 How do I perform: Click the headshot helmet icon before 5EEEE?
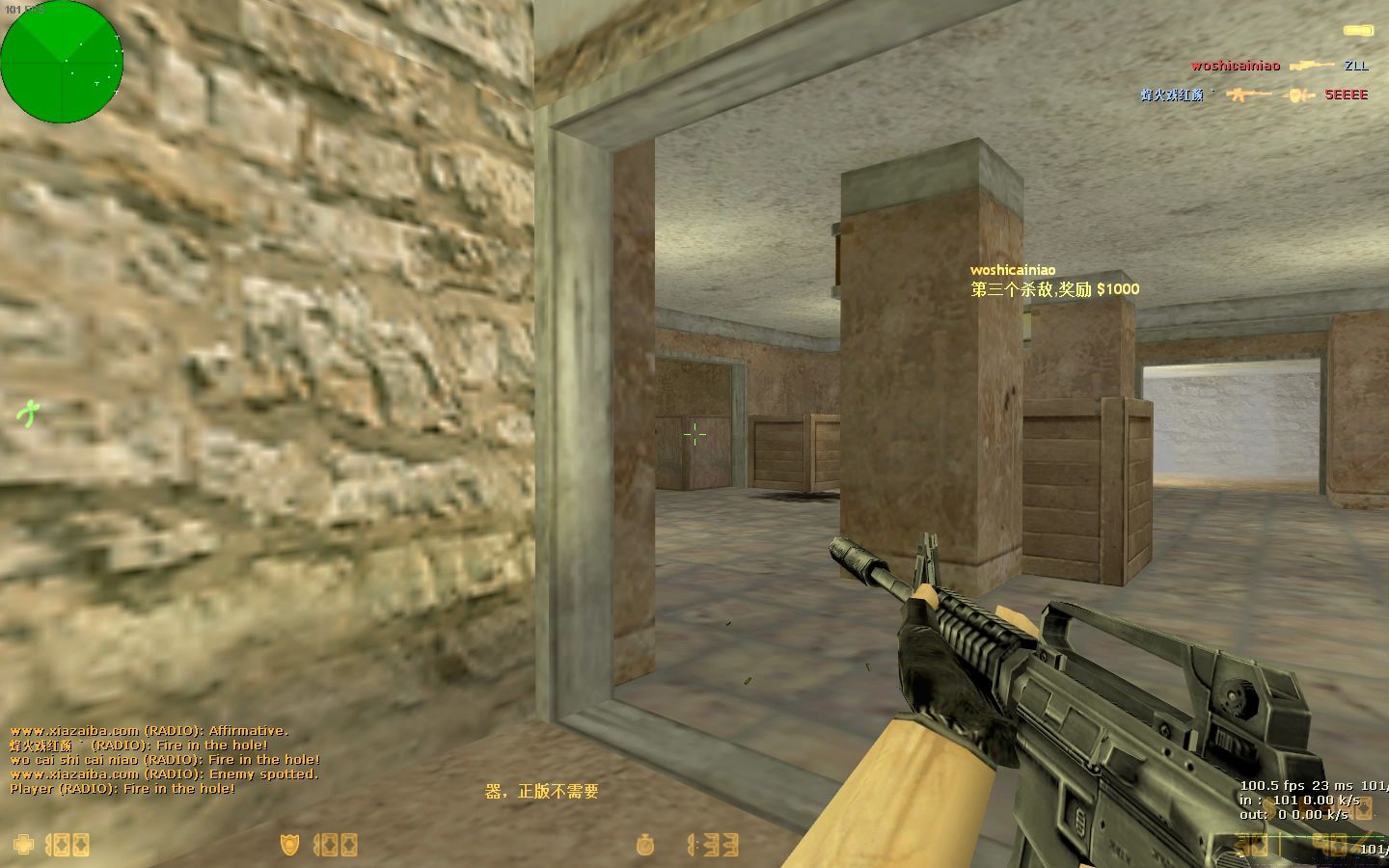coord(1297,95)
